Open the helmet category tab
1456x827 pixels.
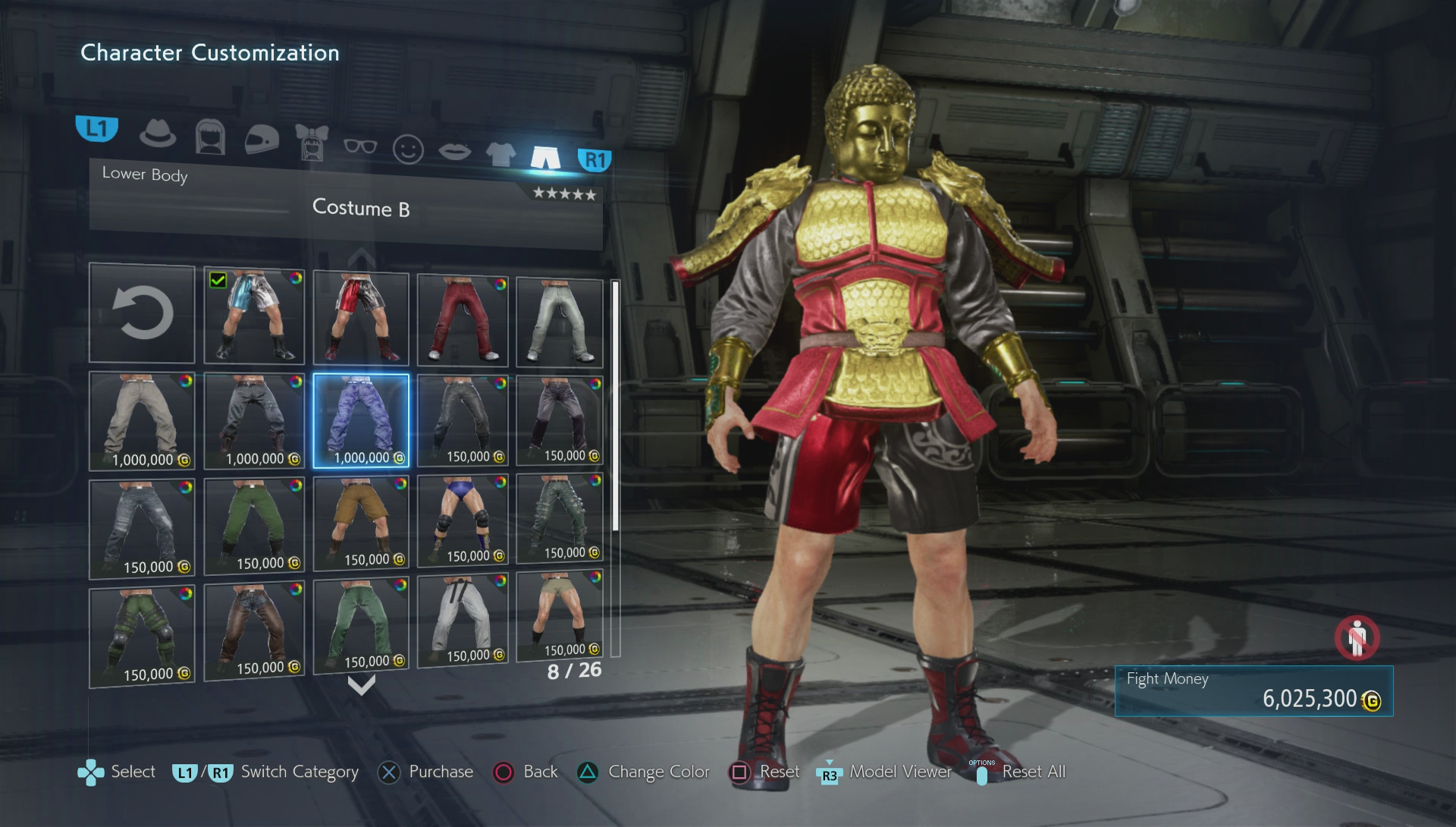pyautogui.click(x=262, y=140)
